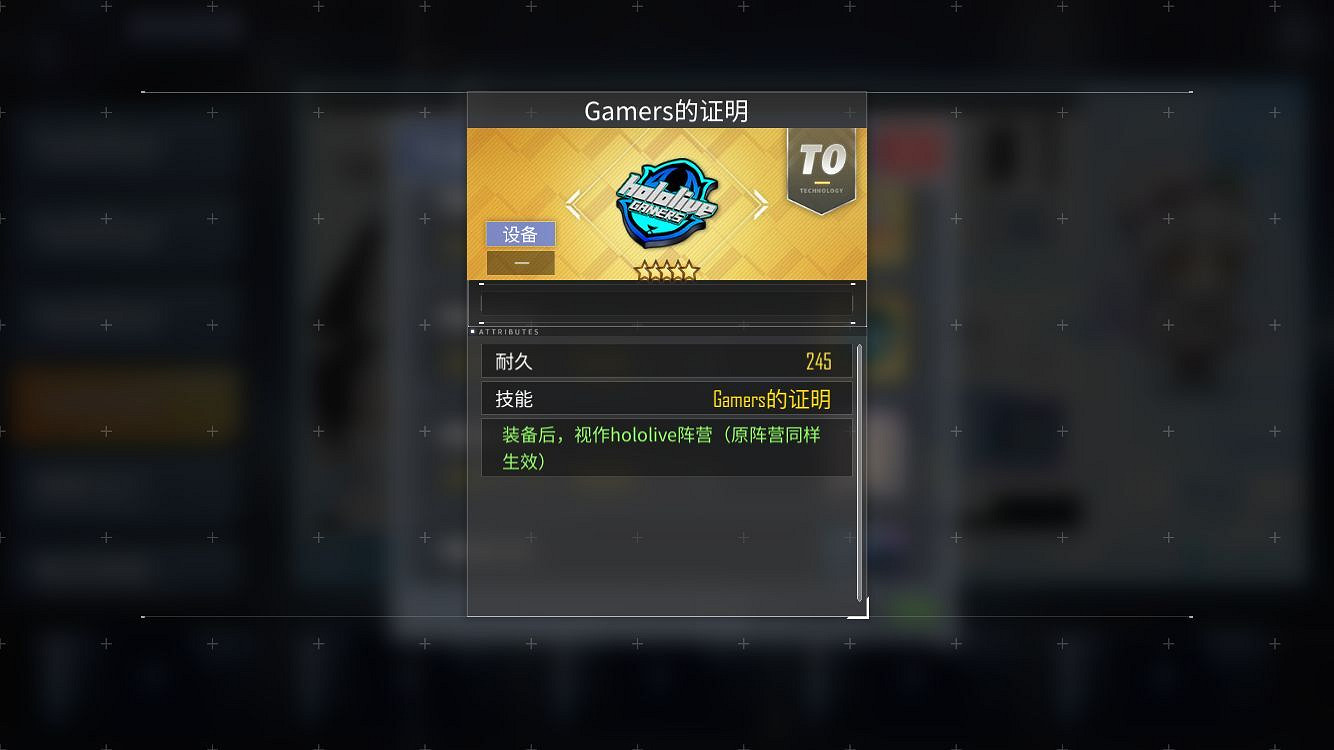Select the 耐久 durability row
This screenshot has width=1334, height=750.
[x=666, y=360]
